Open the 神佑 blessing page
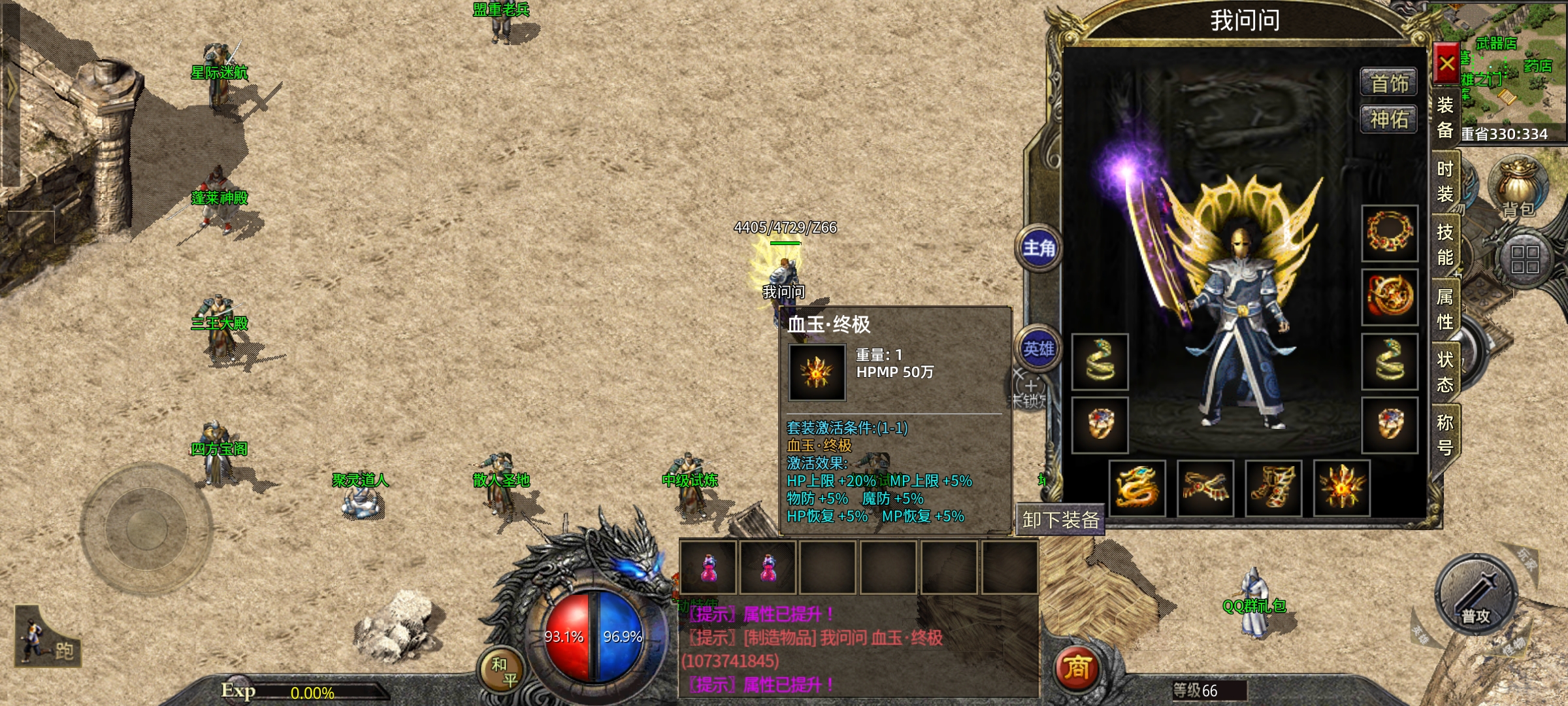Screen dimensions: 1568x706 point(1389,120)
